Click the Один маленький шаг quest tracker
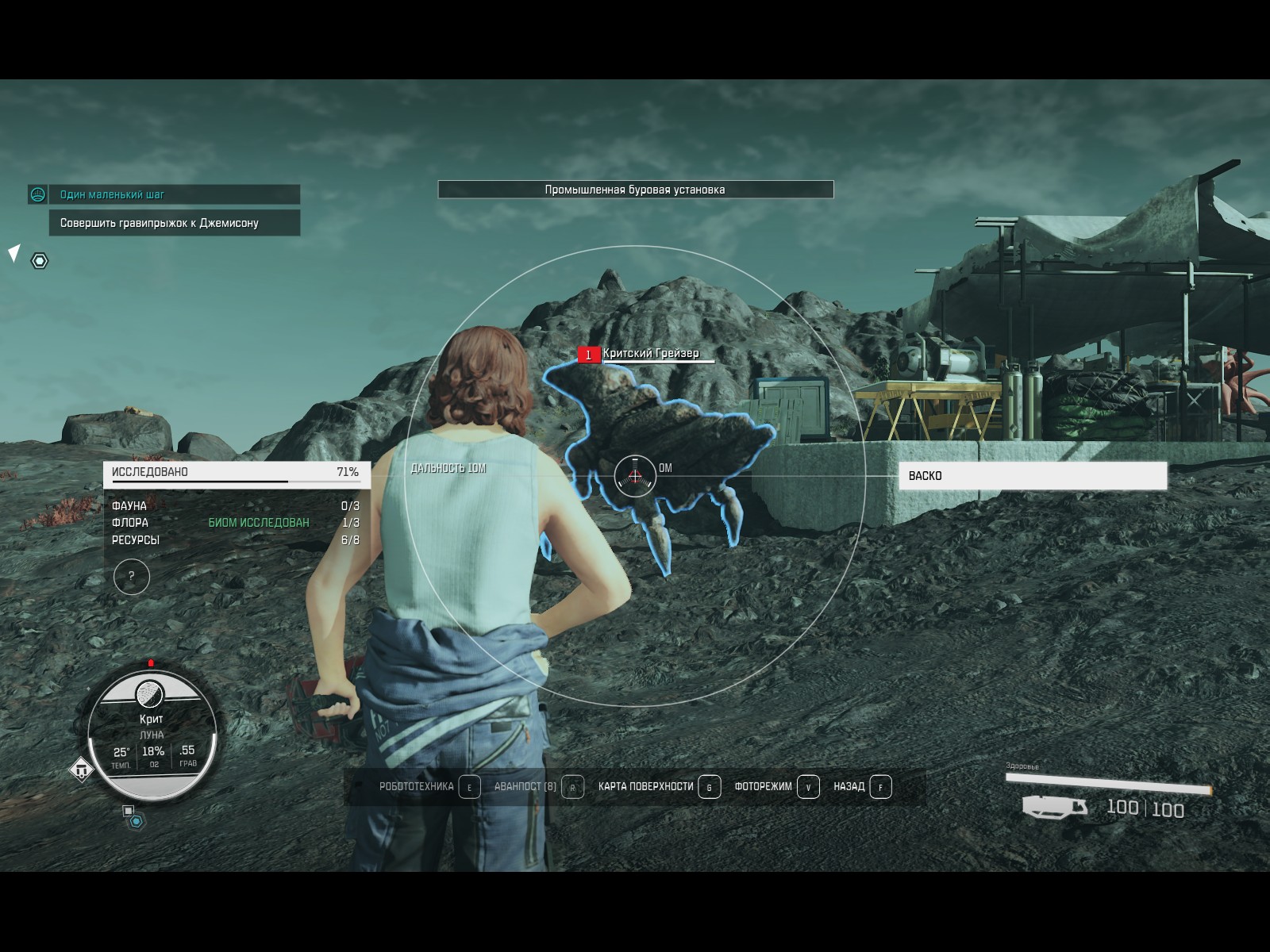 point(164,194)
